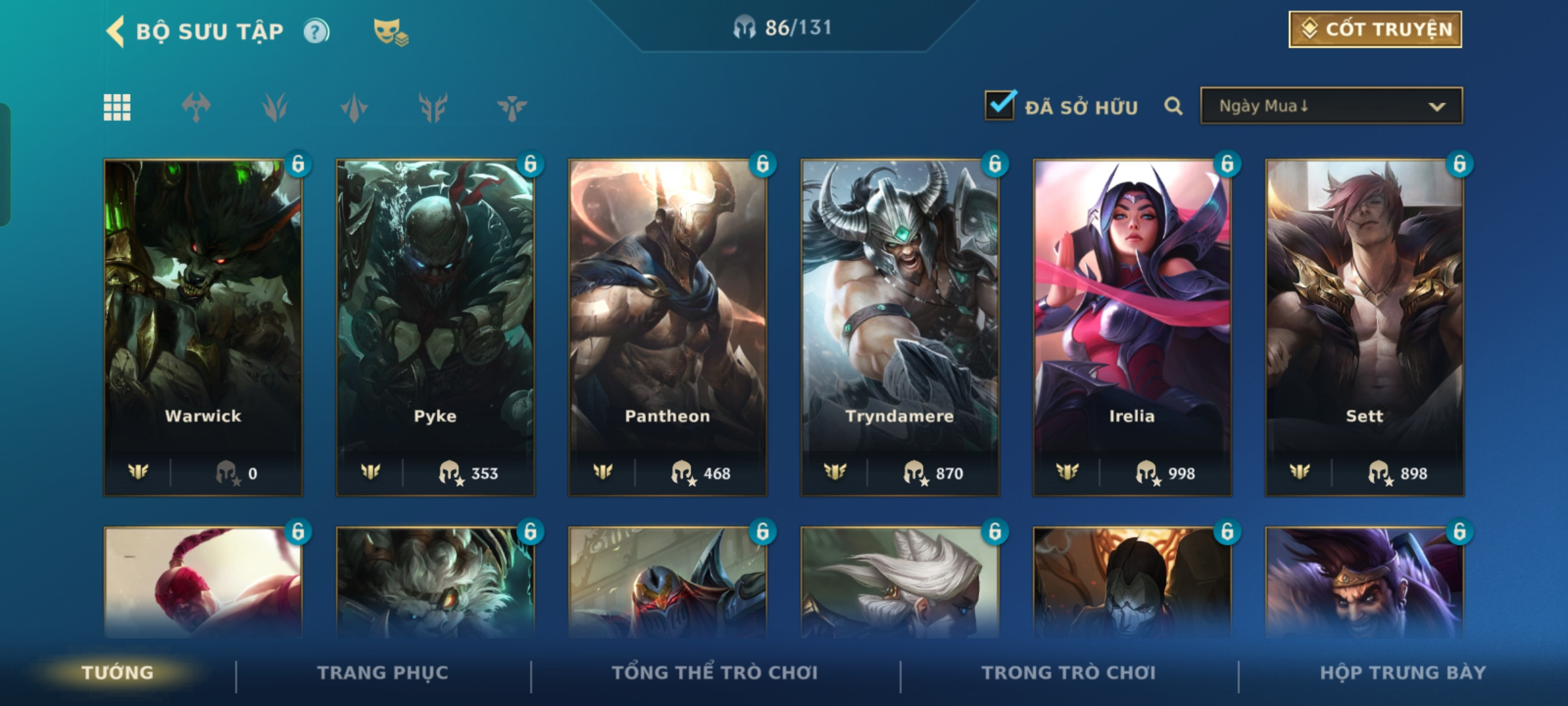This screenshot has height=706, width=1568.
Task: Open the Pantheon champion card
Action: [x=667, y=327]
